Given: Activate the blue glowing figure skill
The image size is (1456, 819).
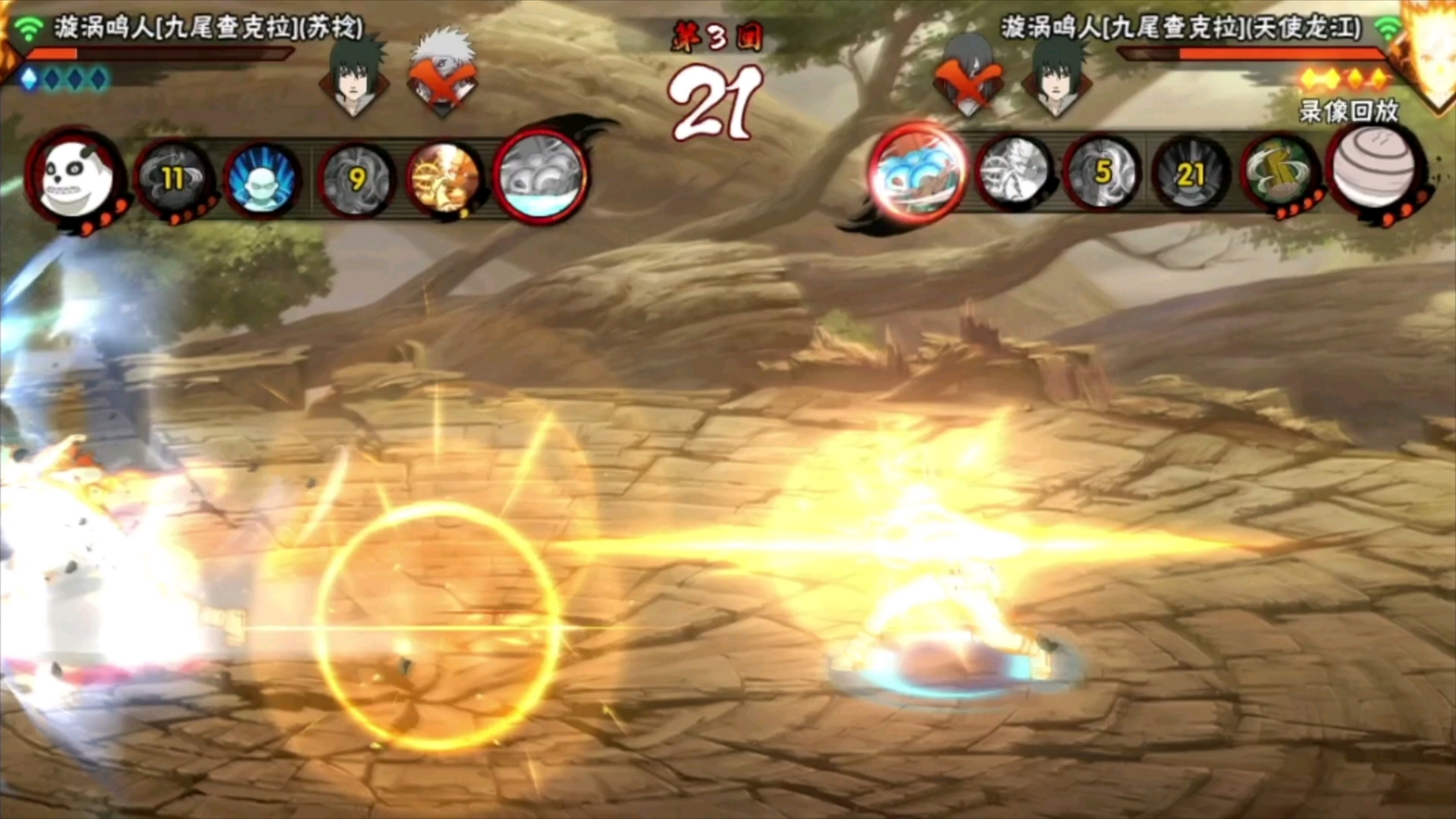Looking at the screenshot, I should coord(262,180).
